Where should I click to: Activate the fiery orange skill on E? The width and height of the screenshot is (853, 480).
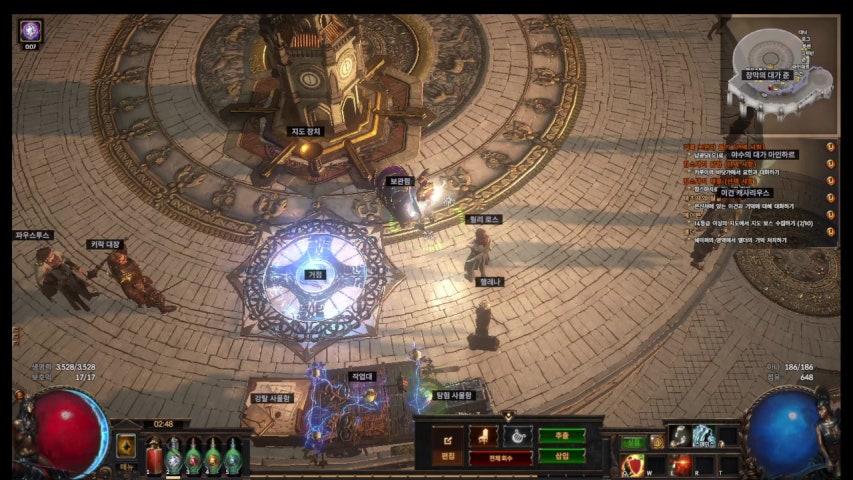(x=682, y=465)
